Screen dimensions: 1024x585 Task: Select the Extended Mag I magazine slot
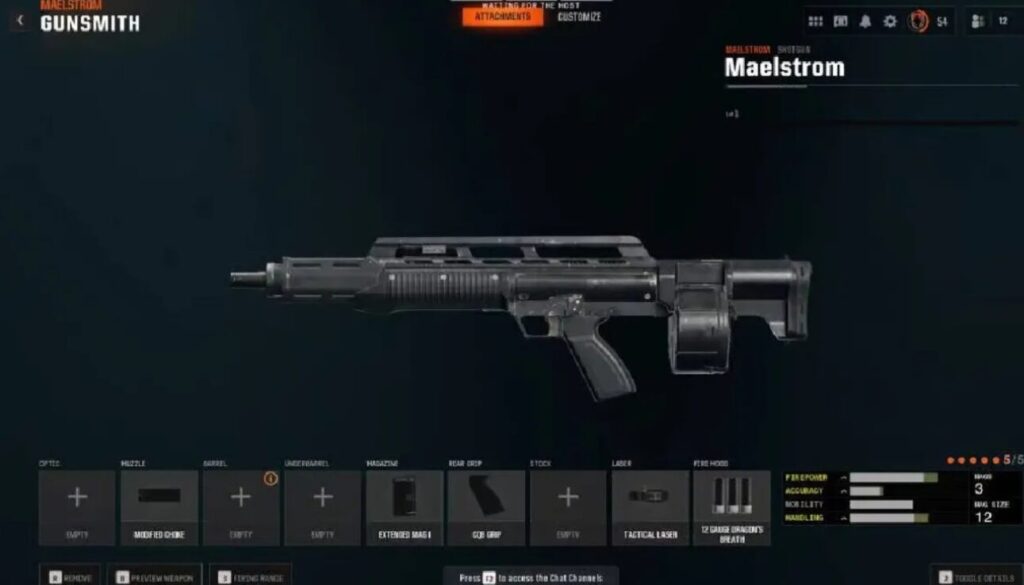405,507
